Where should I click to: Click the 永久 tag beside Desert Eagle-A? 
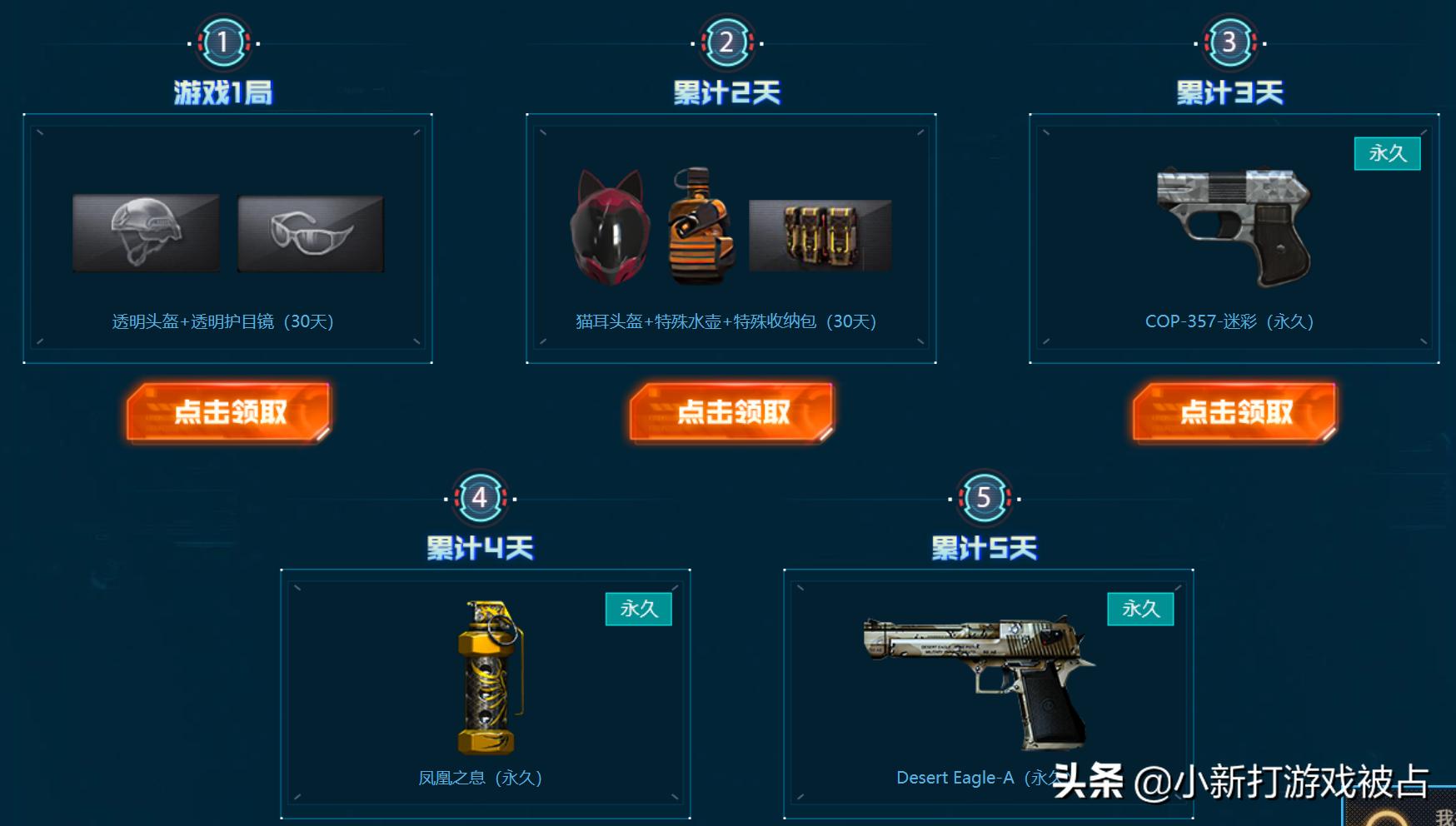point(1141,610)
